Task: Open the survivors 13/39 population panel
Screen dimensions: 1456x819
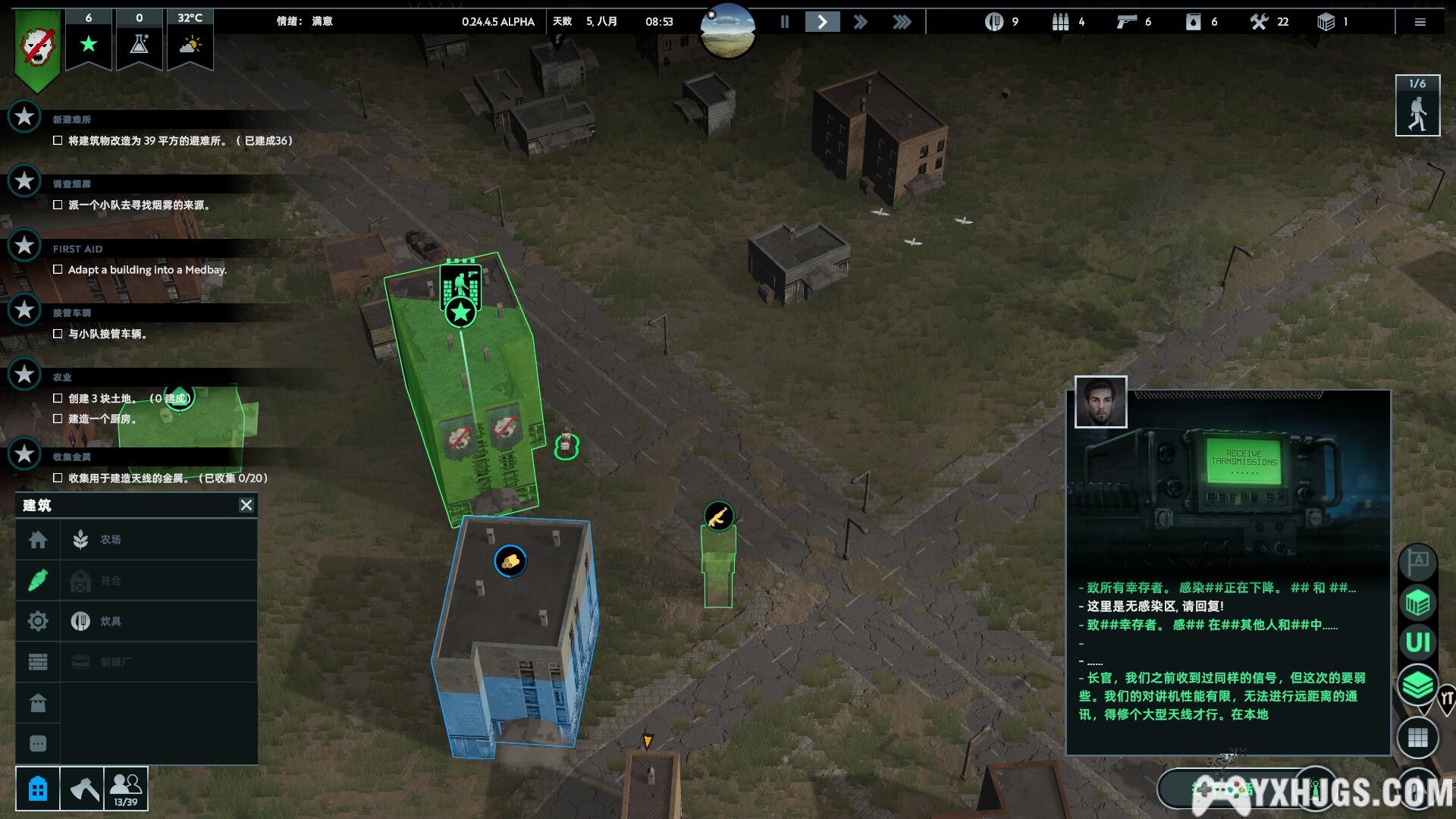Action: [x=126, y=789]
